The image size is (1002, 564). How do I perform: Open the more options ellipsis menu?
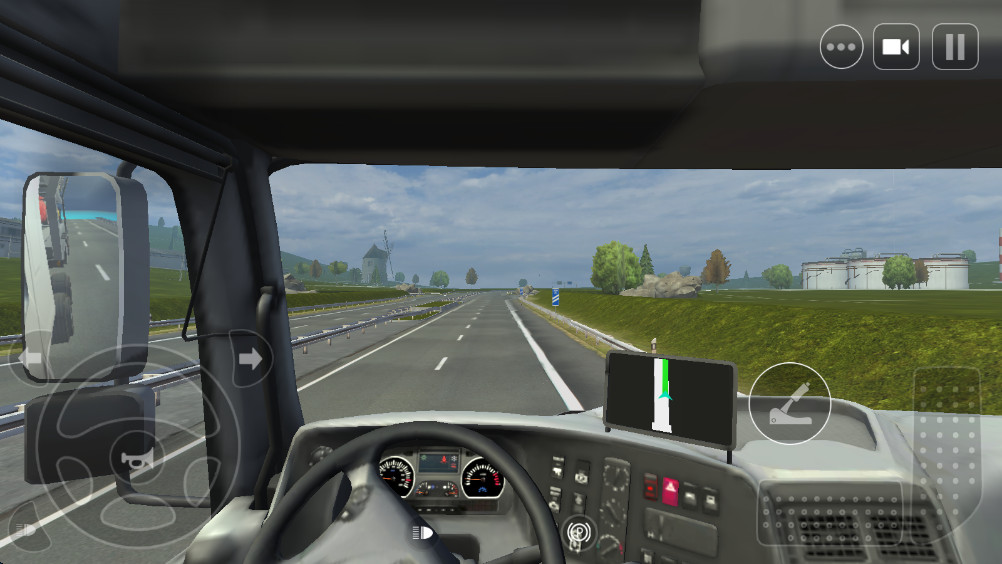point(841,47)
